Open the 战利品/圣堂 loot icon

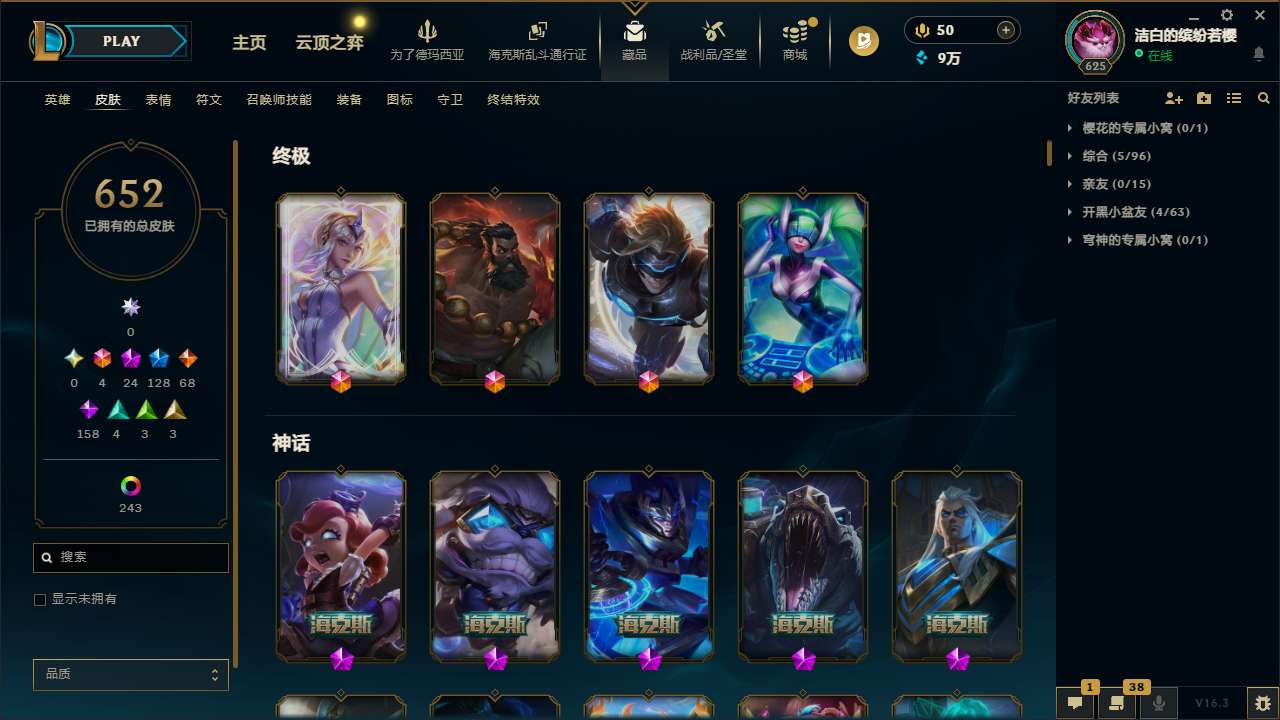click(x=713, y=40)
